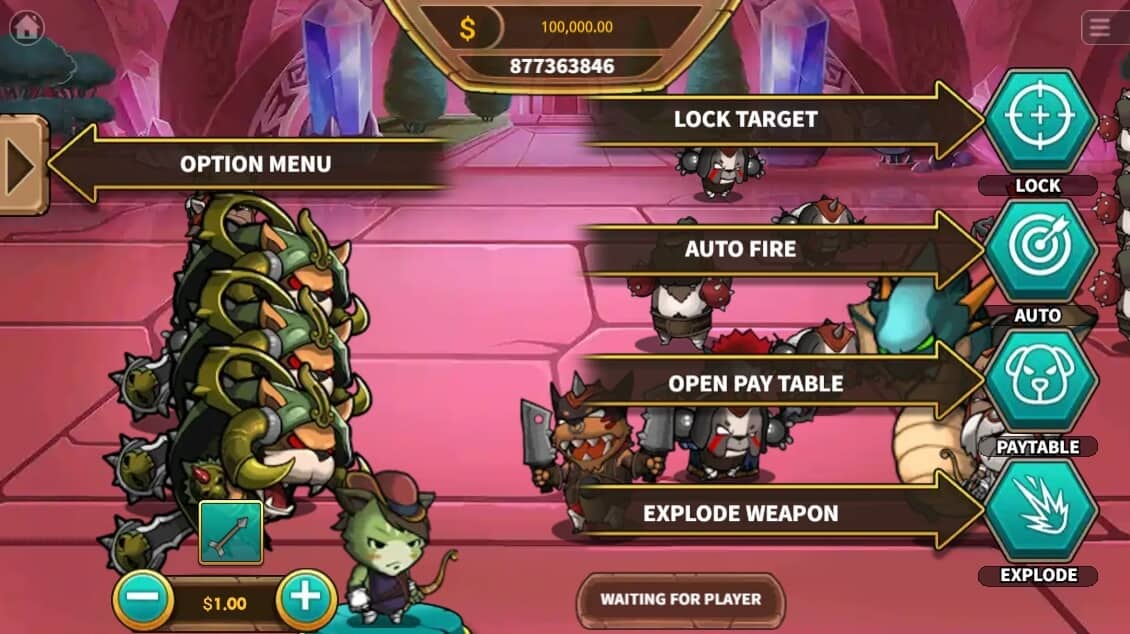Activate the Lock target button
This screenshot has height=634, width=1130.
pyautogui.click(x=1040, y=119)
